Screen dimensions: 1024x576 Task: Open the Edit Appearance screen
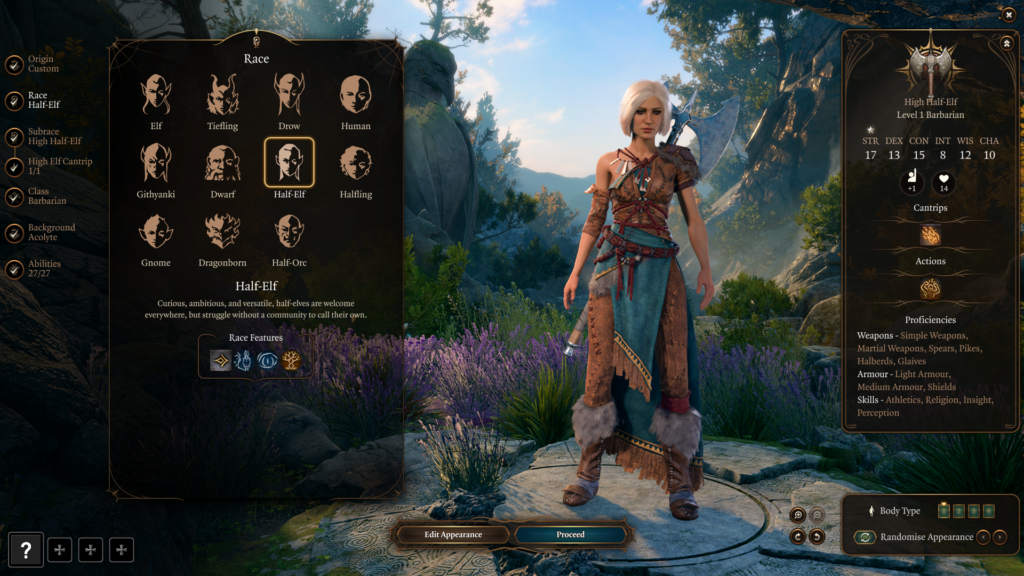(x=453, y=535)
